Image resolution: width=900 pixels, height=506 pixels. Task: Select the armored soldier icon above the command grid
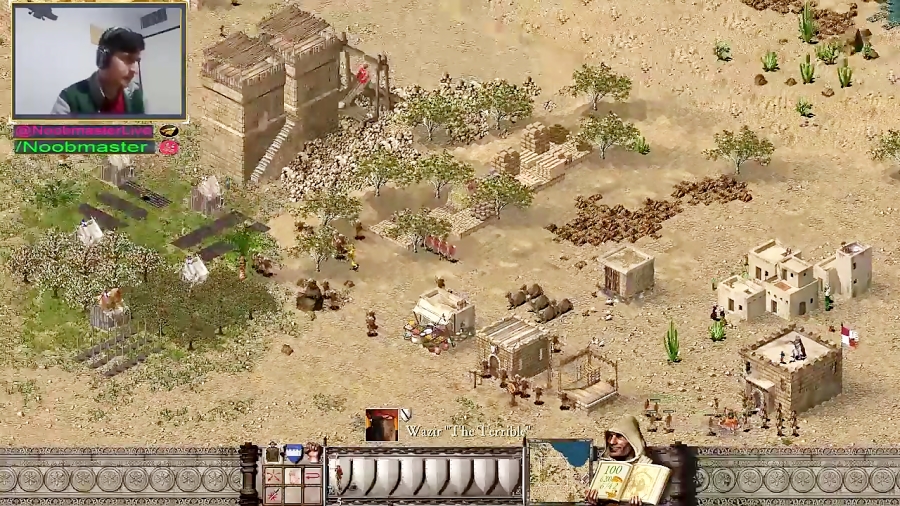pos(273,453)
